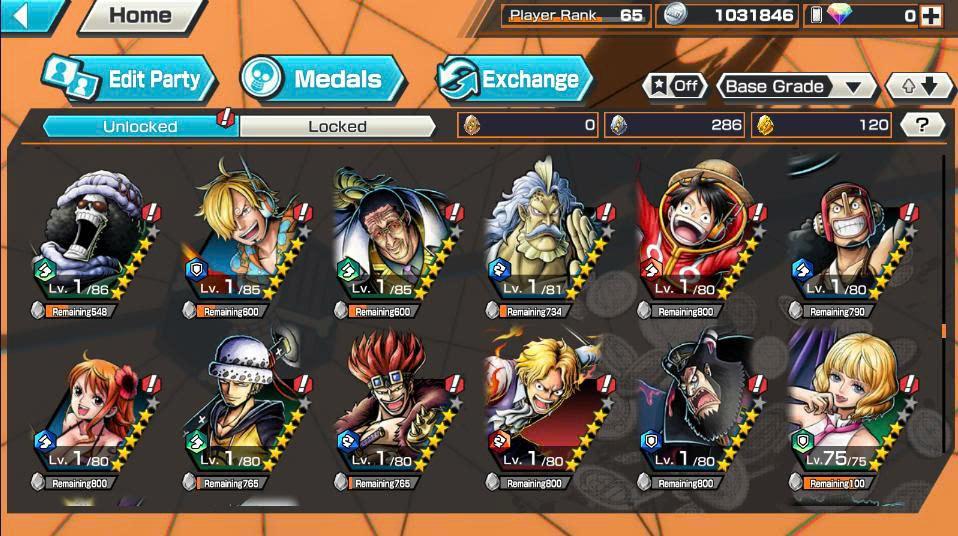The width and height of the screenshot is (958, 536).
Task: Open the question mark help button
Action: click(x=922, y=125)
